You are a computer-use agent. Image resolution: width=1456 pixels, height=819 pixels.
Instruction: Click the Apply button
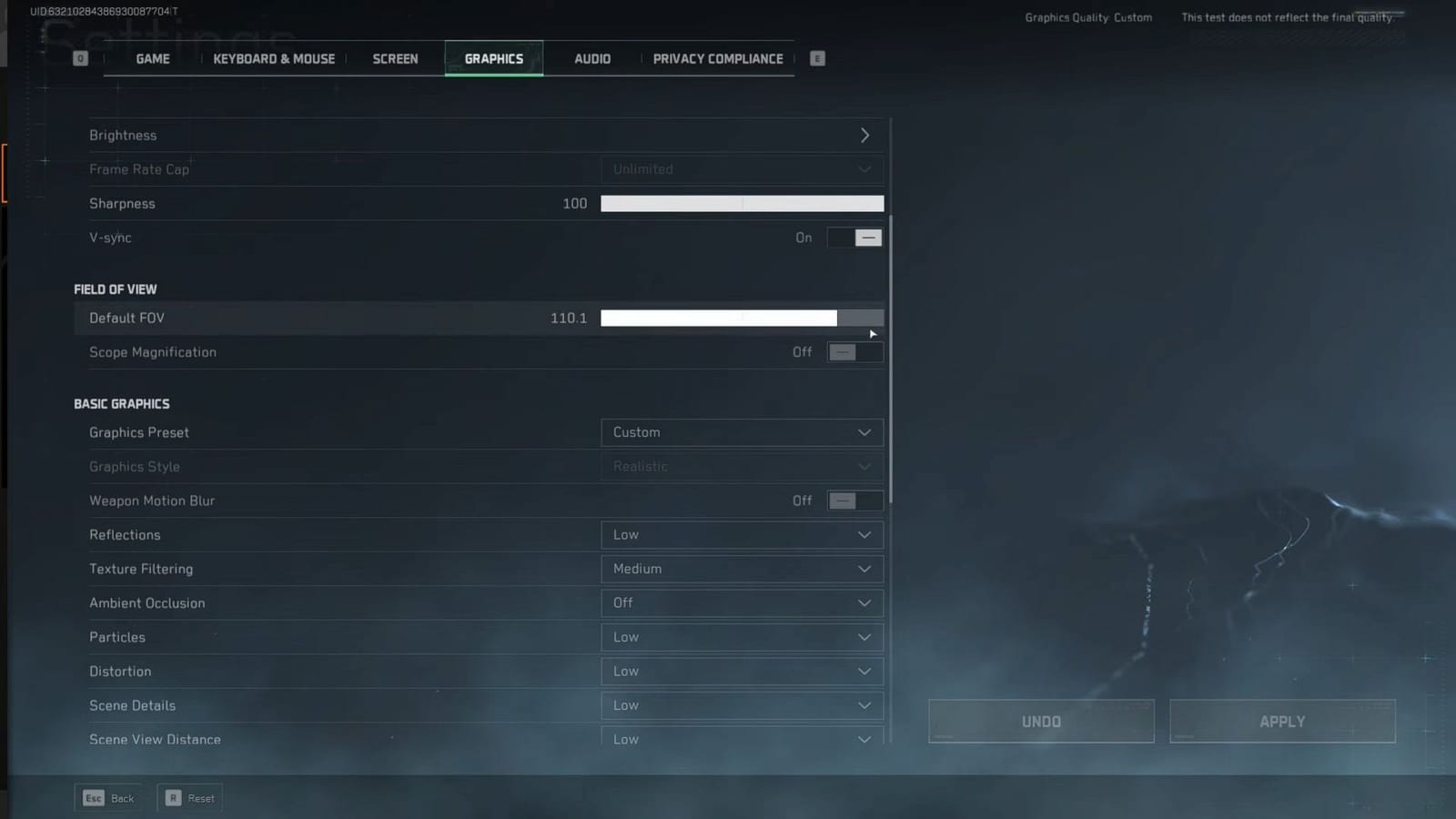coord(1281,721)
